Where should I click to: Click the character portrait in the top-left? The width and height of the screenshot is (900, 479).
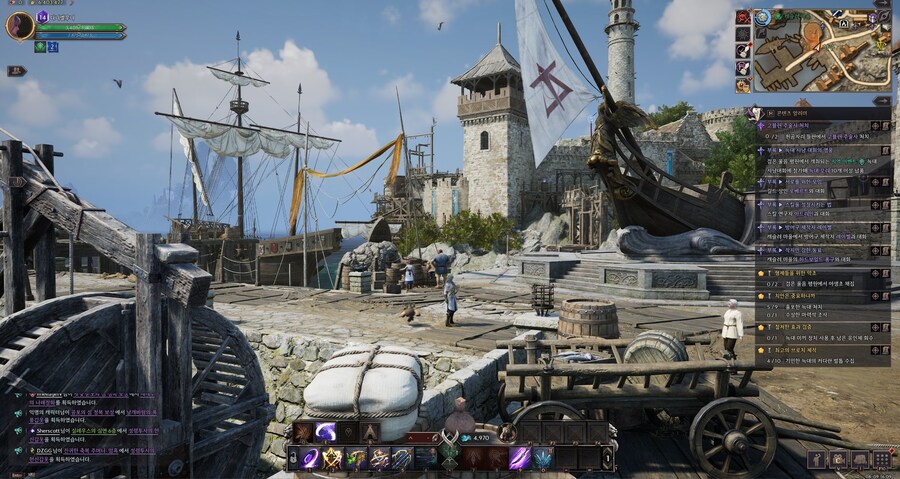[20, 26]
